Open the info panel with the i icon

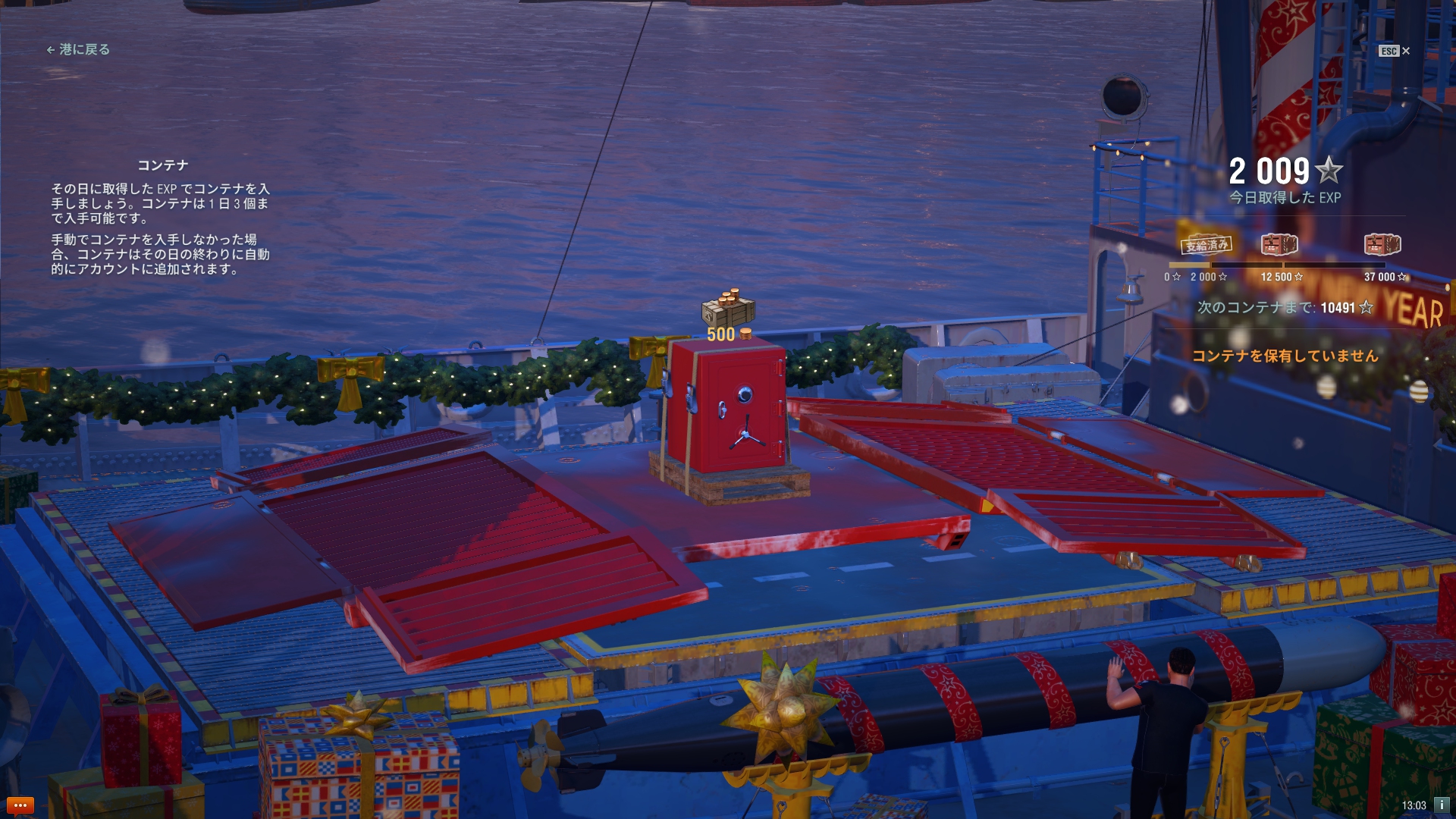click(x=1442, y=805)
